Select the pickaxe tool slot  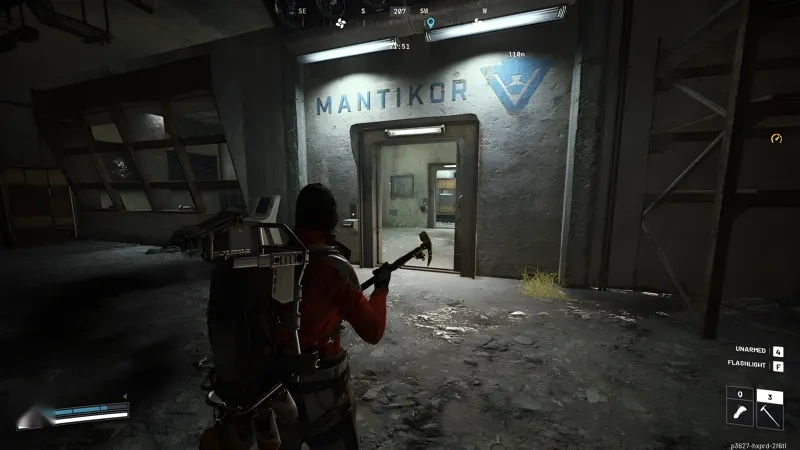point(770,411)
